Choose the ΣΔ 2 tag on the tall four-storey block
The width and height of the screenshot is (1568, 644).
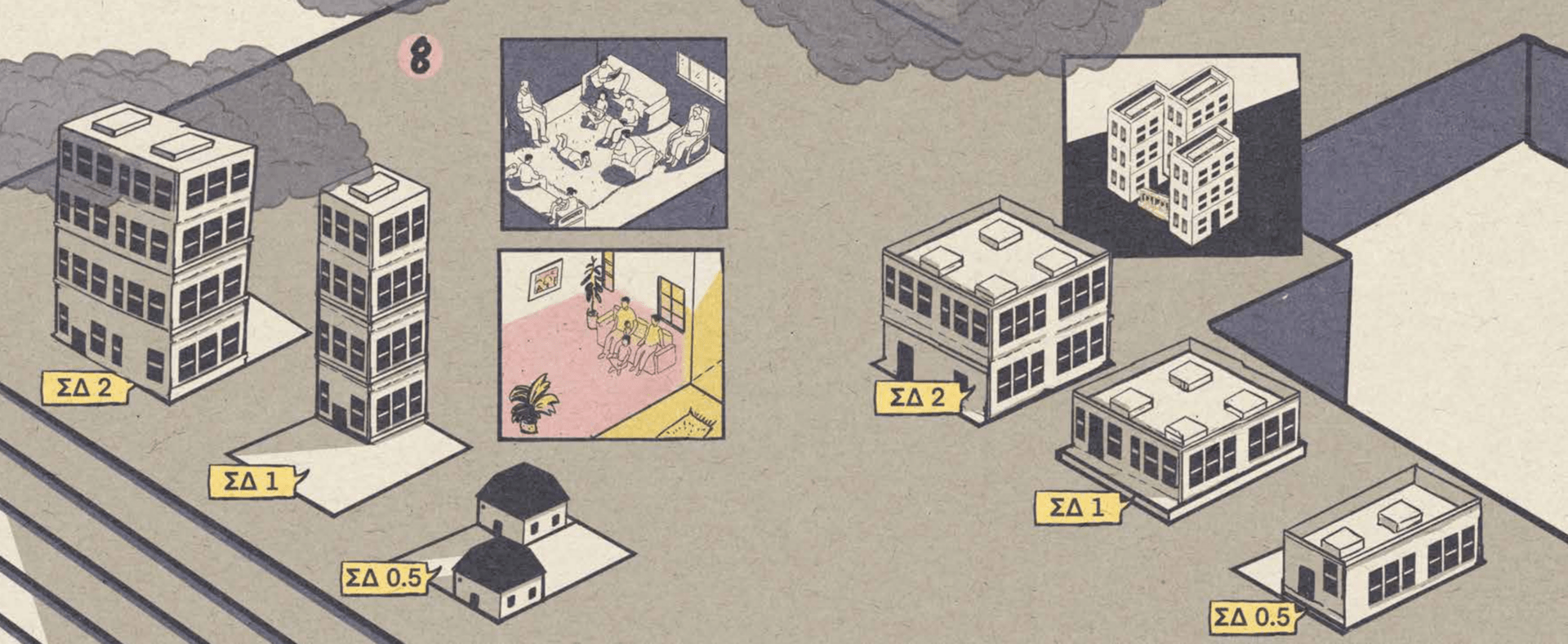pyautogui.click(x=86, y=387)
